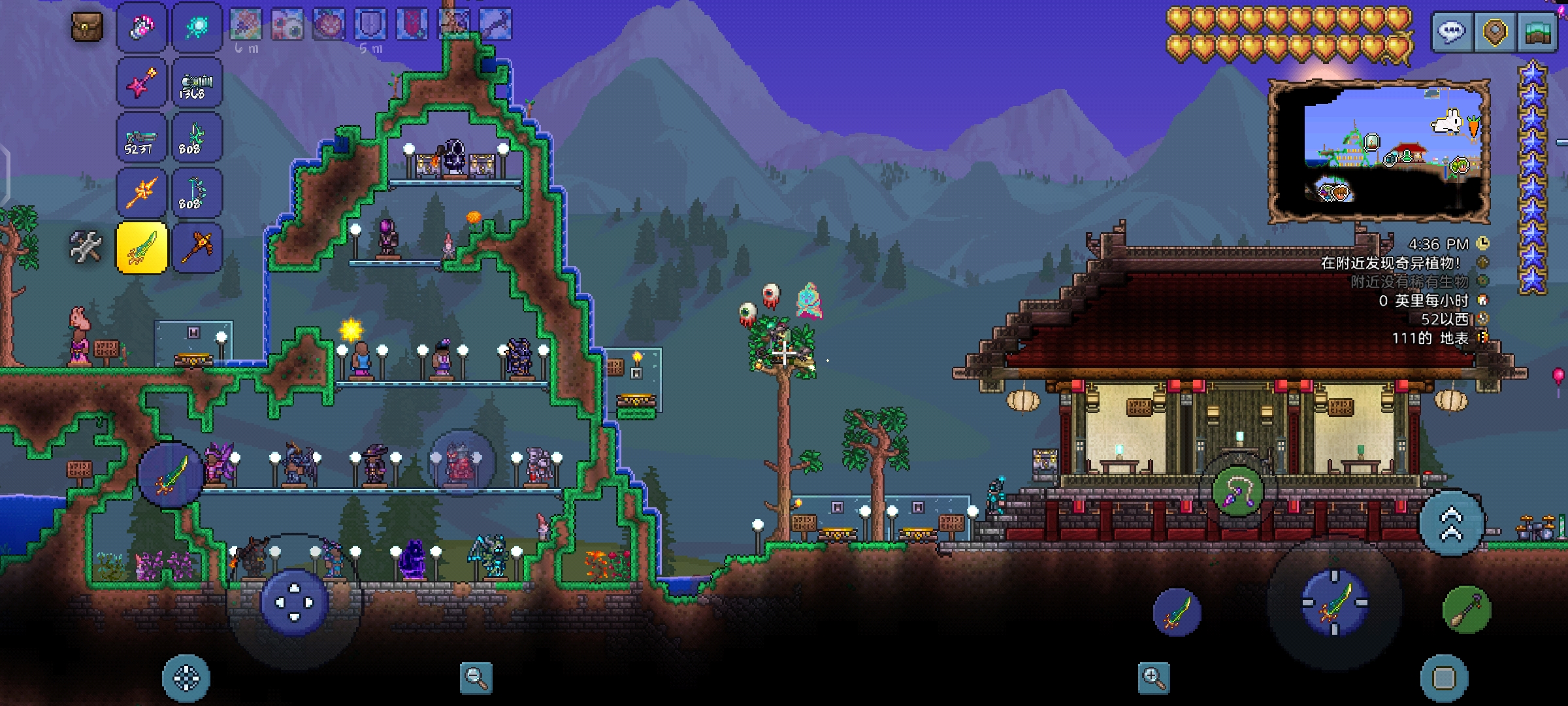Select the pink star guitar weapon slot

(142, 82)
